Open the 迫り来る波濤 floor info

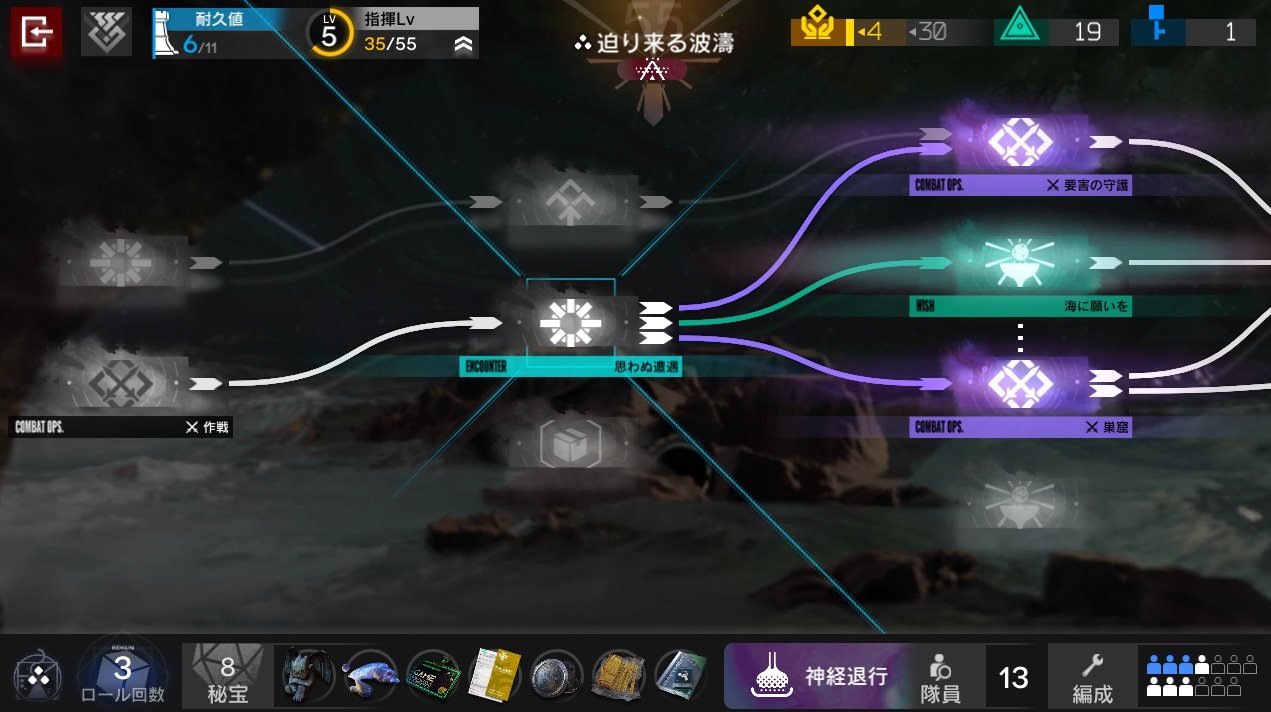pyautogui.click(x=654, y=44)
